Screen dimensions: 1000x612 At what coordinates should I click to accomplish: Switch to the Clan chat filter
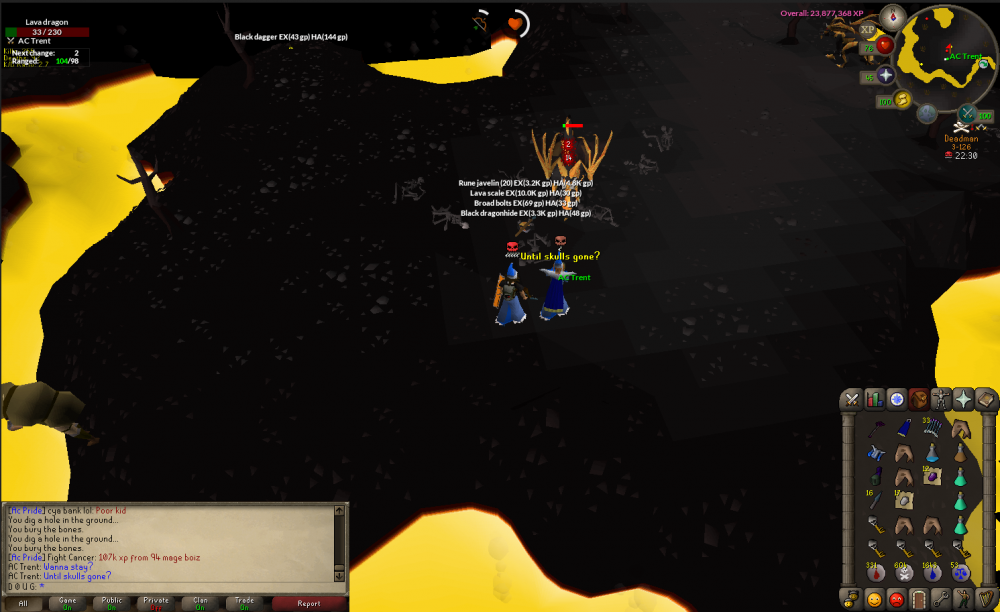click(200, 603)
